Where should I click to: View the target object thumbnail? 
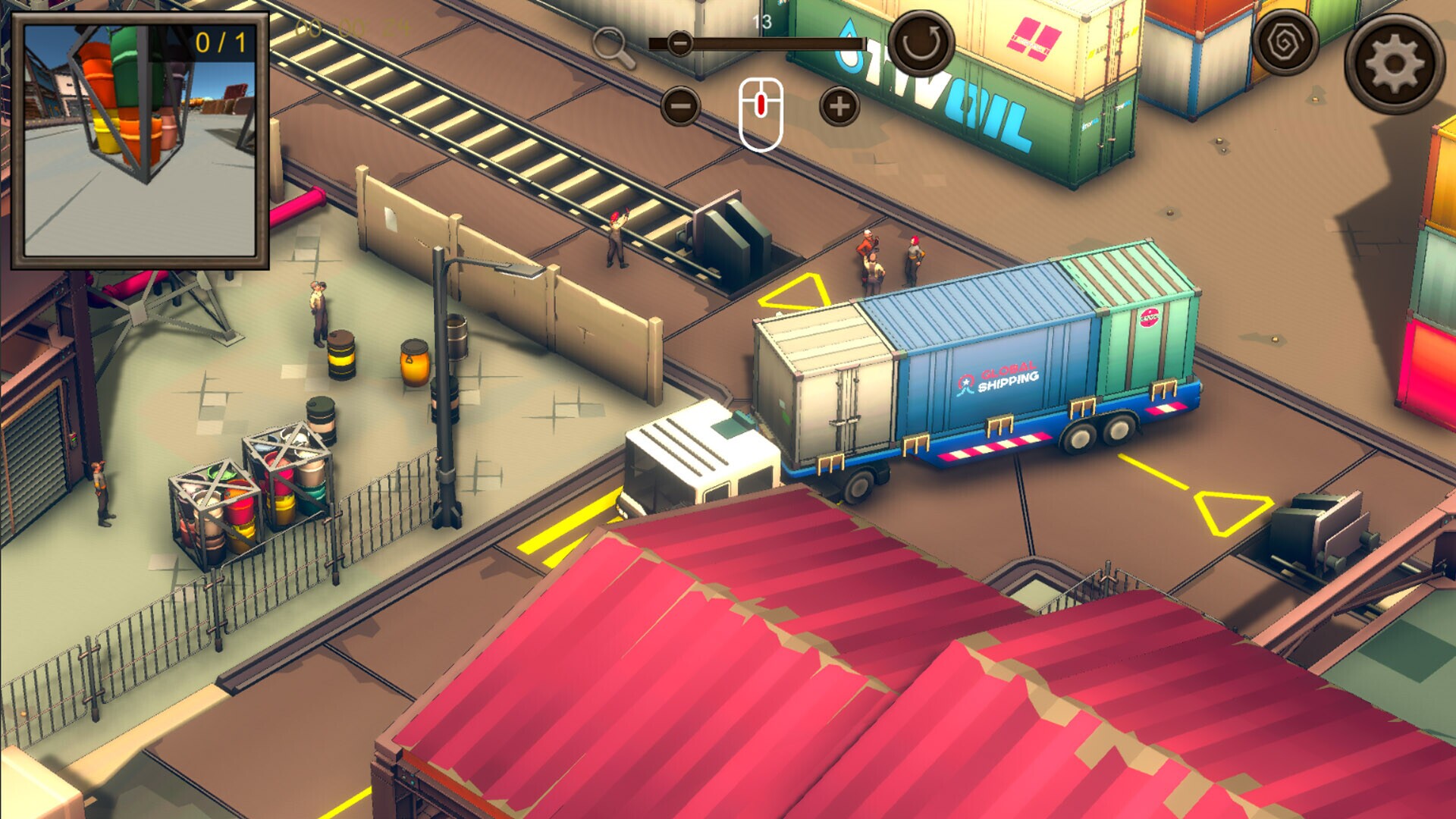pos(140,140)
